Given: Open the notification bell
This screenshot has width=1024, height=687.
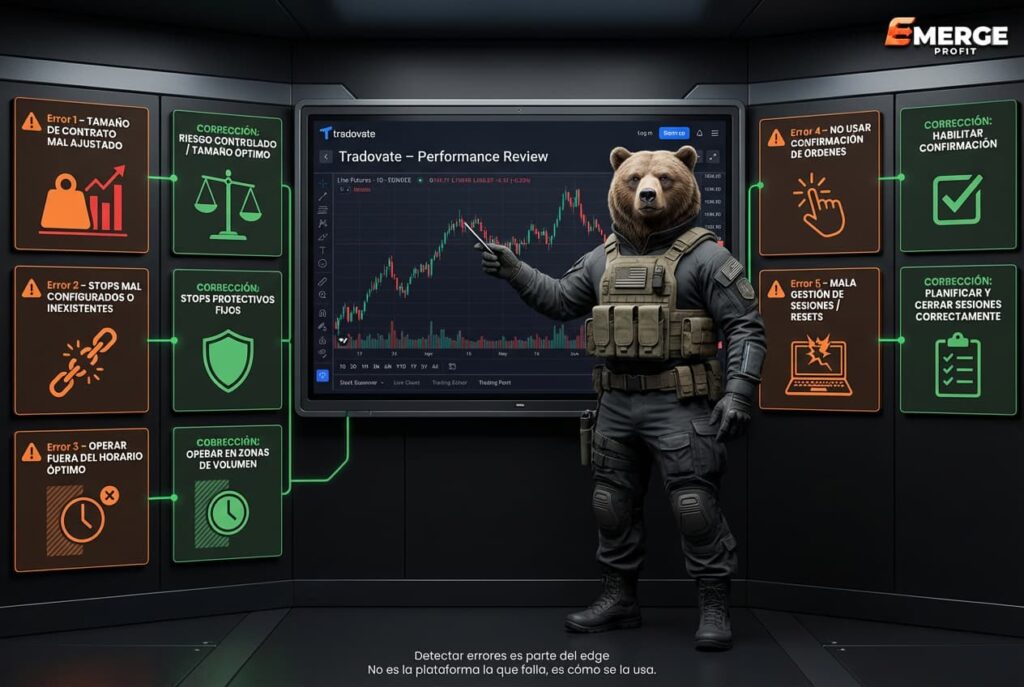Looking at the screenshot, I should coord(699,133).
